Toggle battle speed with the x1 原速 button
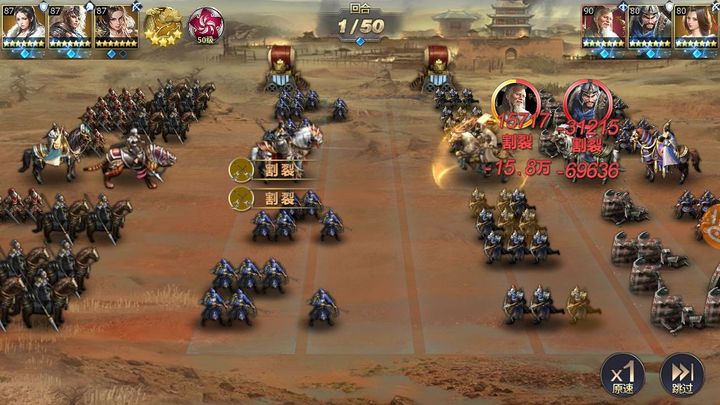Screen dimensions: 720x405 pos(622,377)
